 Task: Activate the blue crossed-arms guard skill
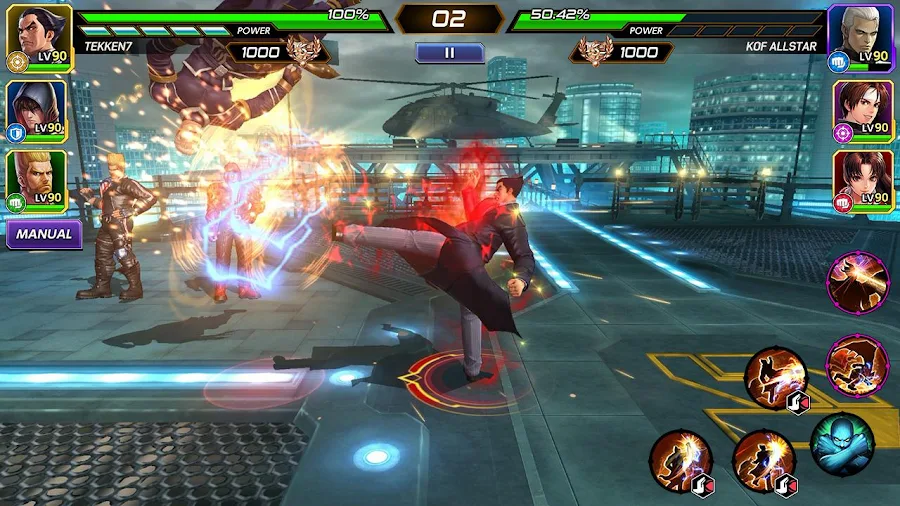pos(841,444)
